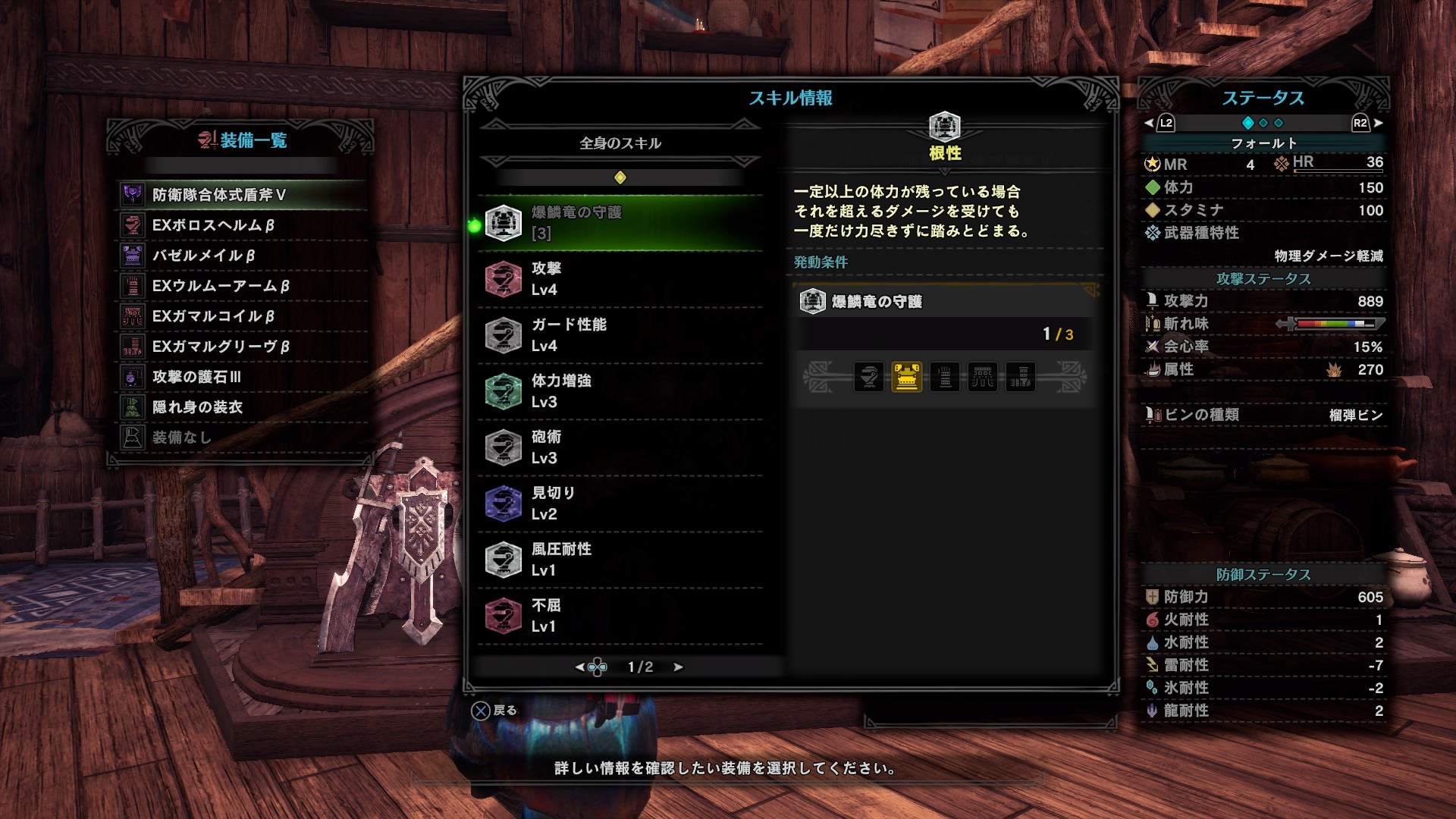Advance to skill page 2 with right arrow
Image resolution: width=1456 pixels, height=819 pixels.
click(677, 667)
